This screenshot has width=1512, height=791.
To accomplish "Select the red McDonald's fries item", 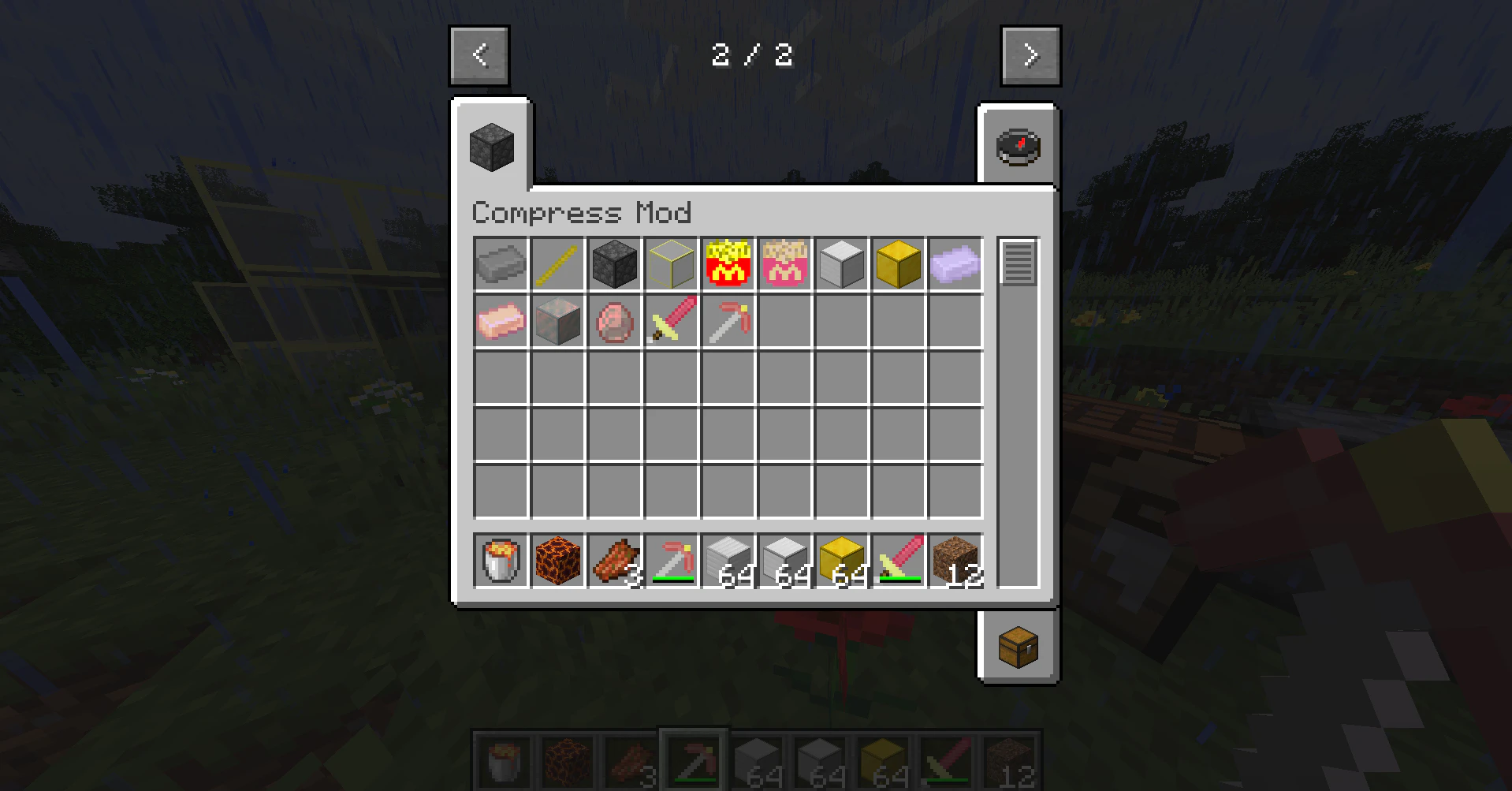I will (728, 263).
